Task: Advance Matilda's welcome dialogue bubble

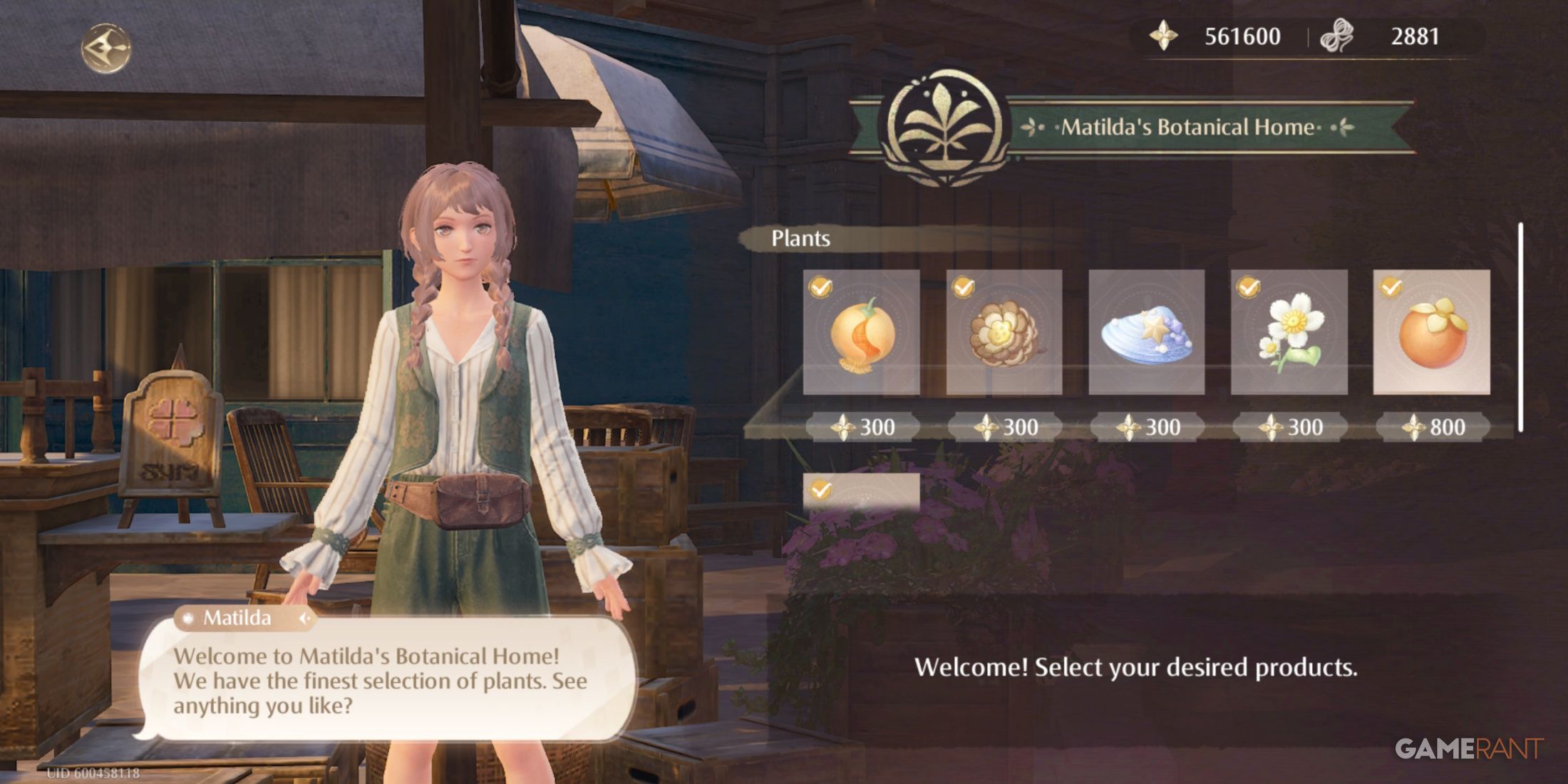Action: (x=385, y=681)
